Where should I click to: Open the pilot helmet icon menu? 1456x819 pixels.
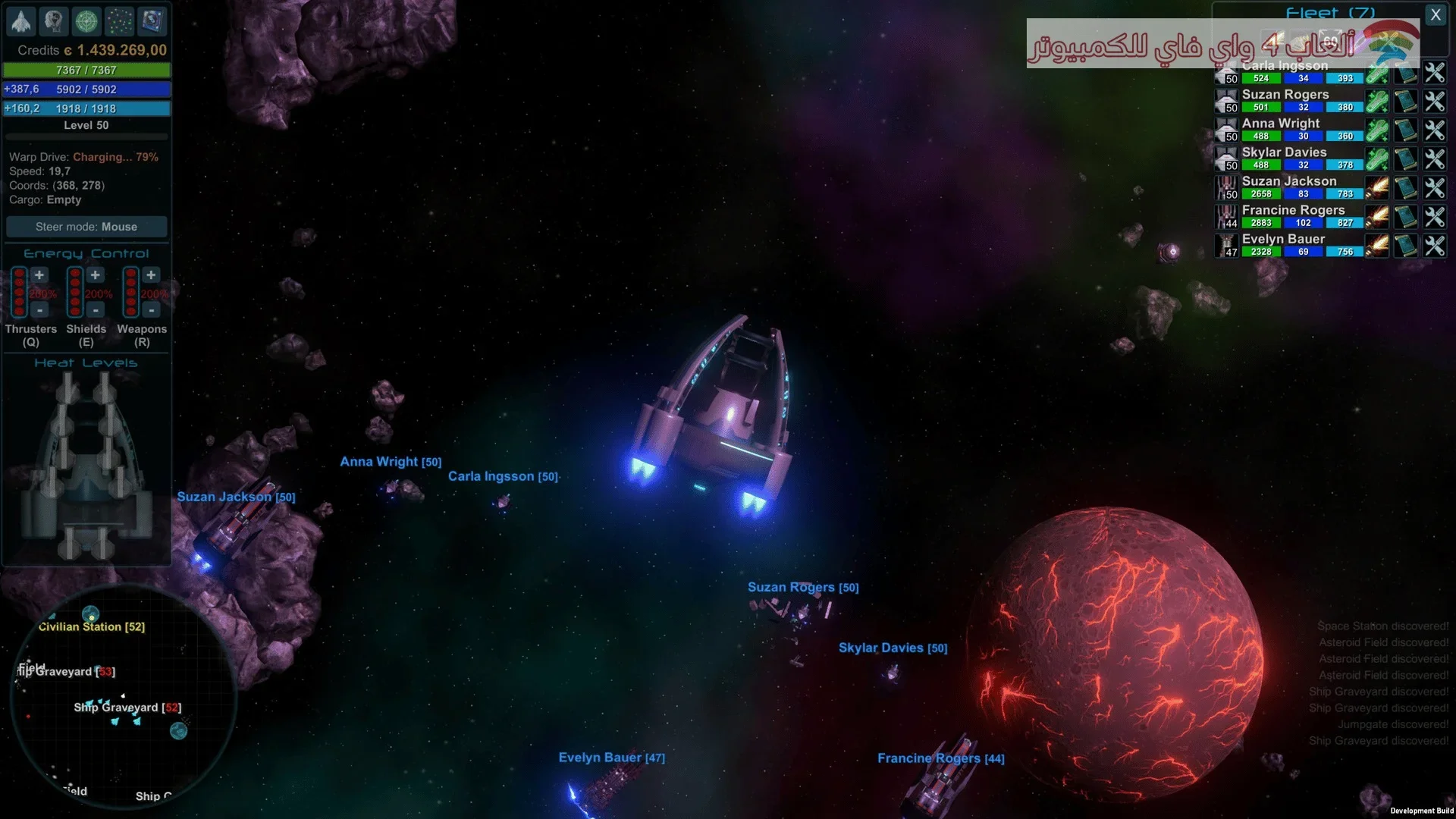click(54, 21)
